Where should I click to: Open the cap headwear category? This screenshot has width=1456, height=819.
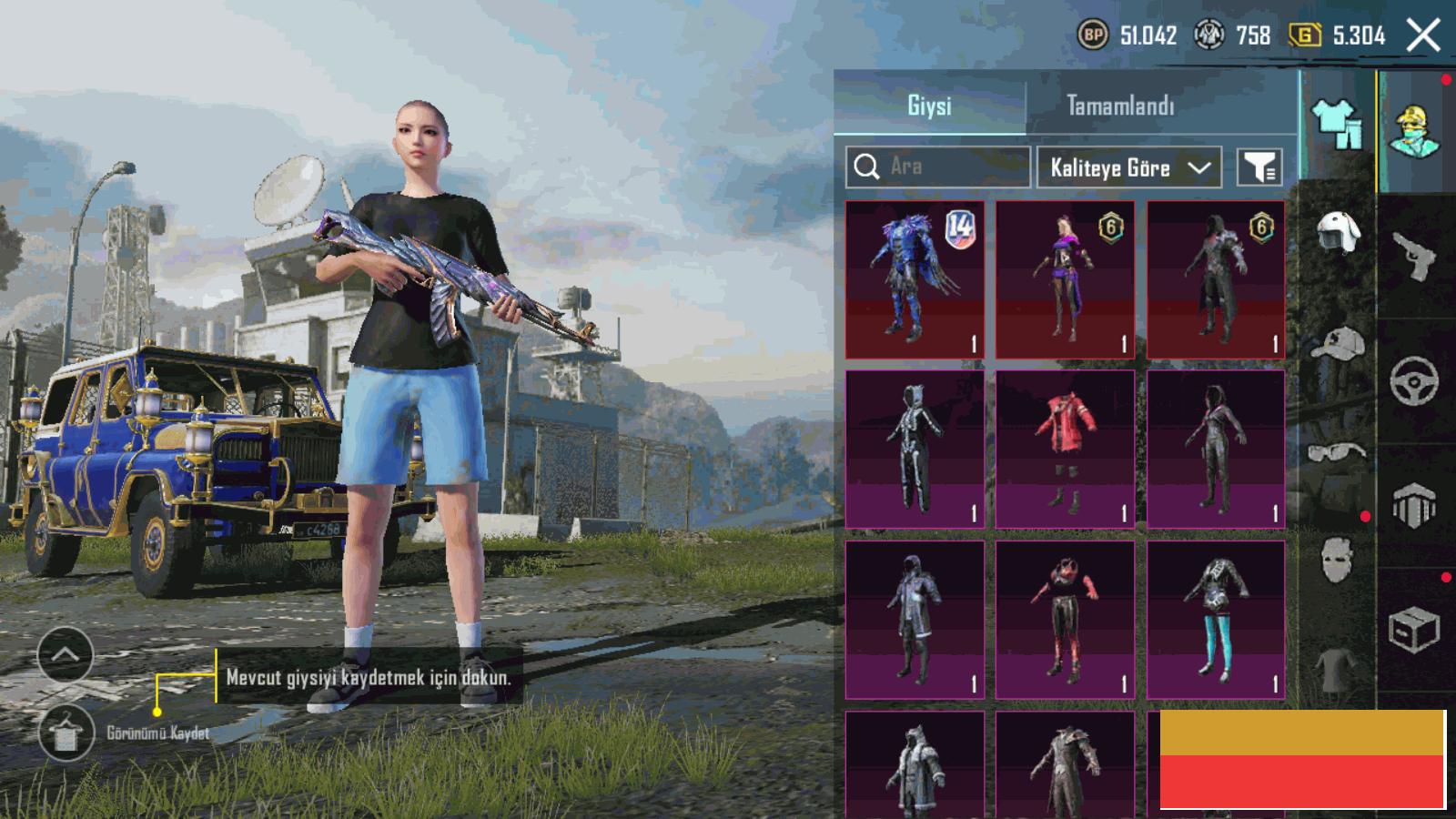click(1338, 344)
